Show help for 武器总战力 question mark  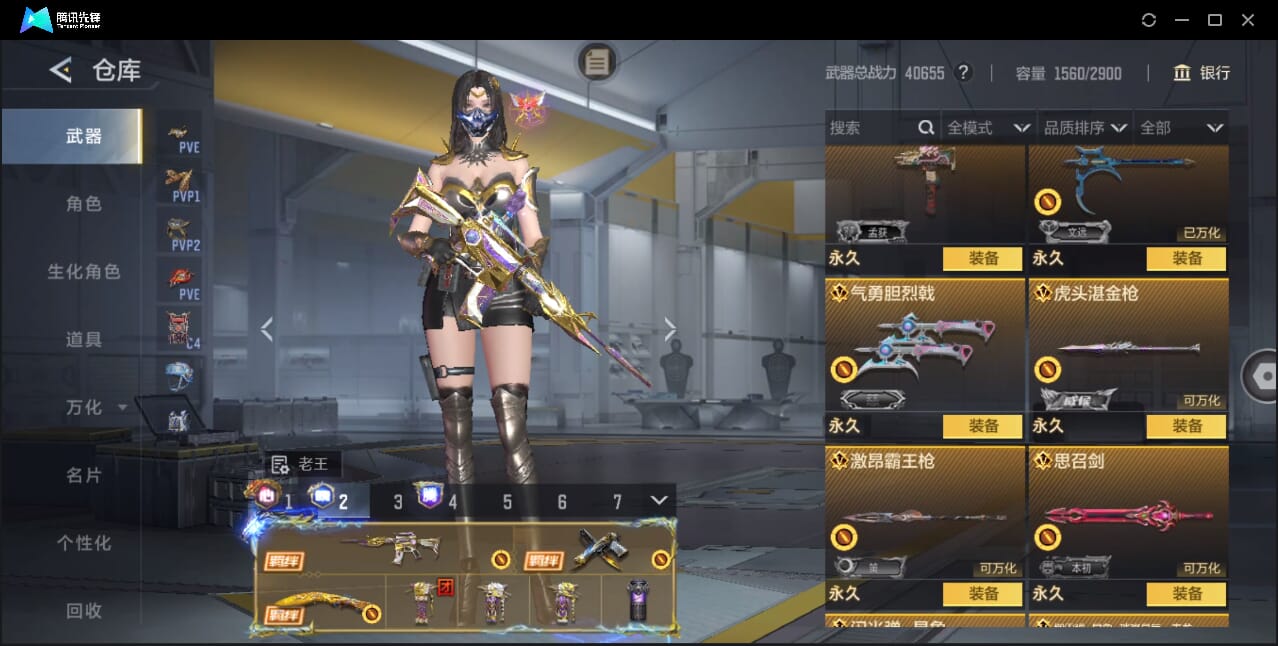963,73
